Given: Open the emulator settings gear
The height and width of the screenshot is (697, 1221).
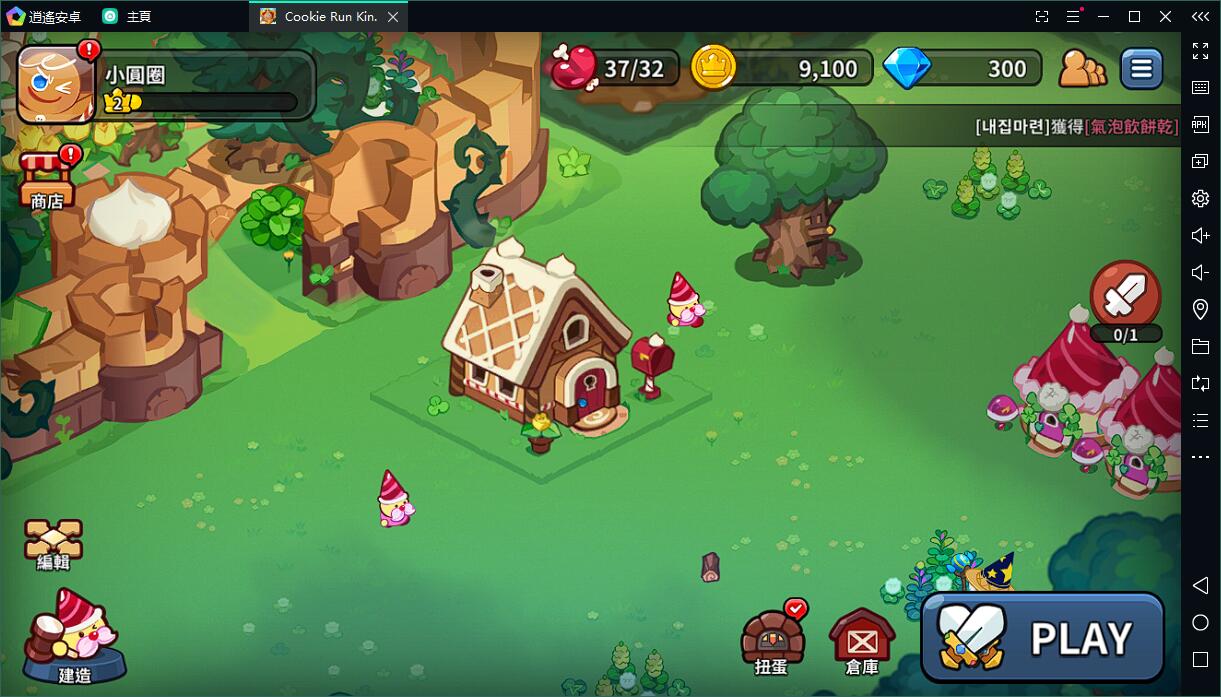Looking at the screenshot, I should [x=1201, y=199].
